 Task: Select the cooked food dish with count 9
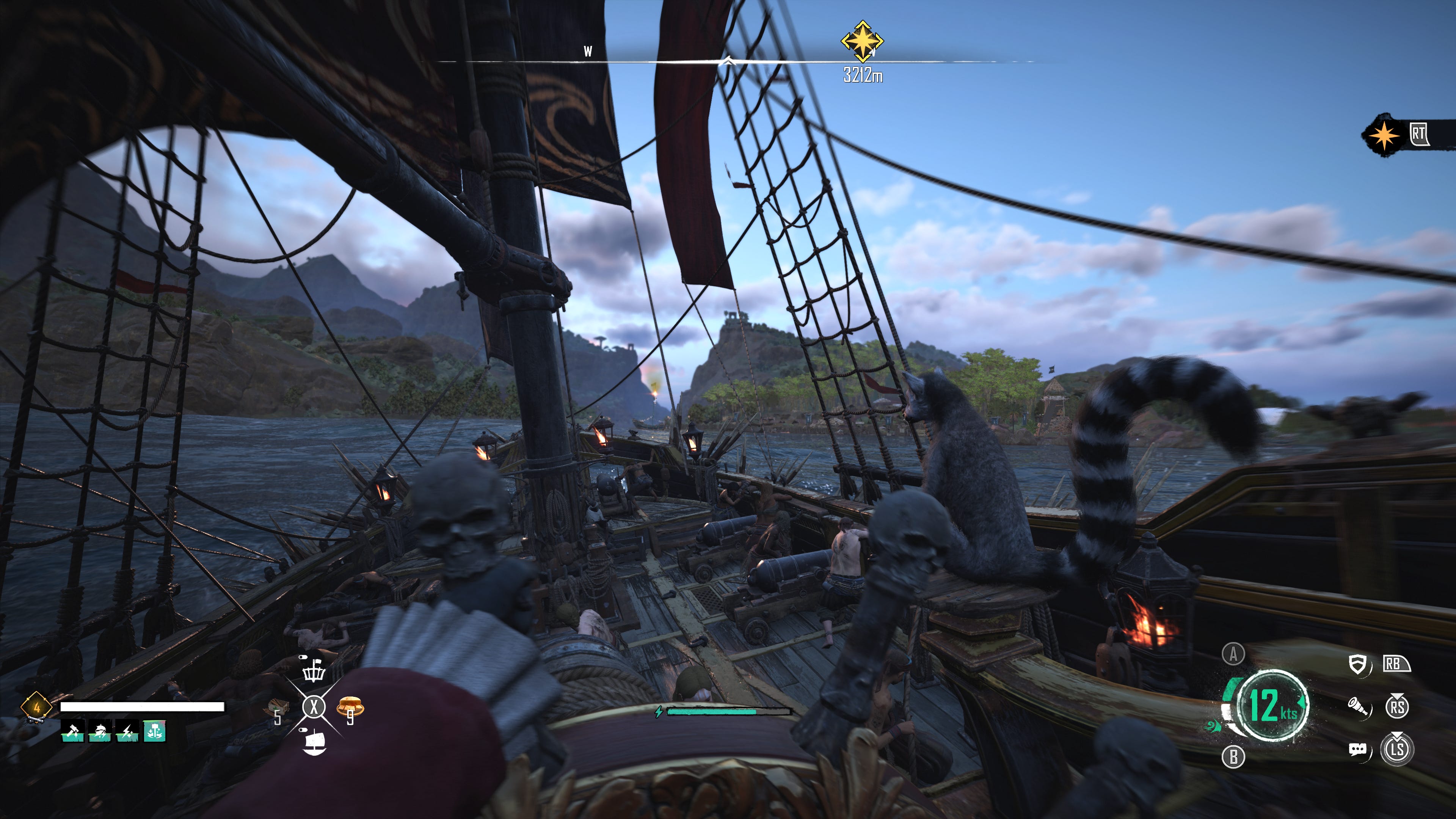tap(350, 706)
